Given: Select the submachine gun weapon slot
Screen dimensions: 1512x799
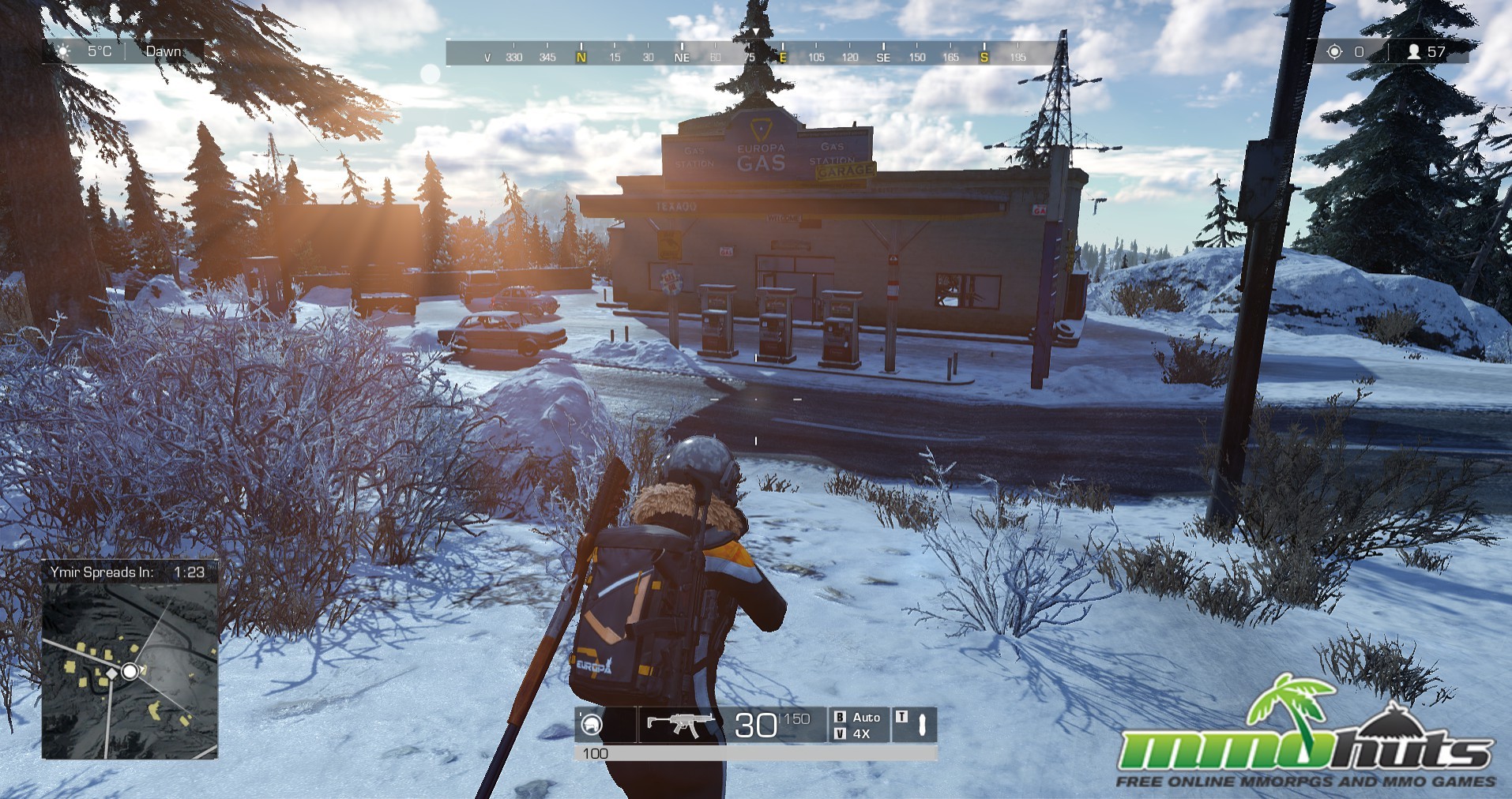Looking at the screenshot, I should coord(679,723).
